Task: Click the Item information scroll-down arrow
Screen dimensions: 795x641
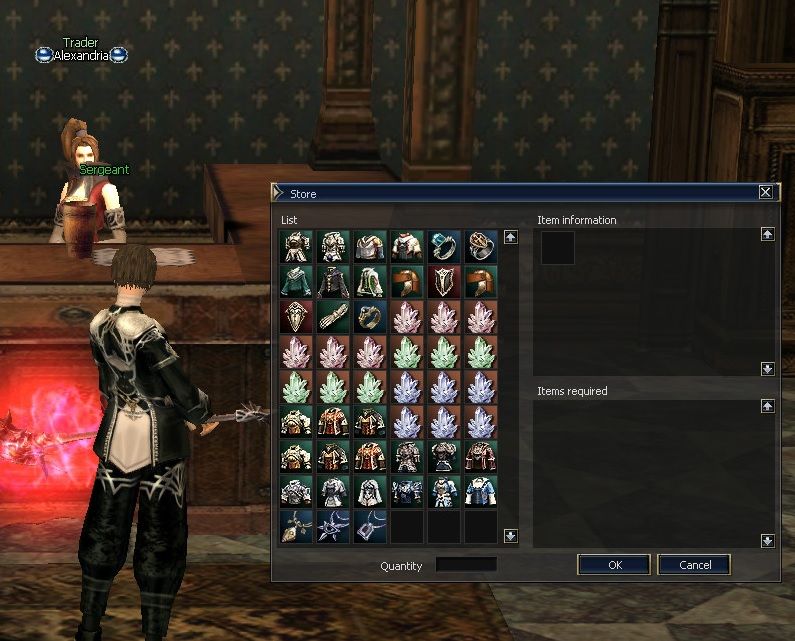Action: (767, 368)
